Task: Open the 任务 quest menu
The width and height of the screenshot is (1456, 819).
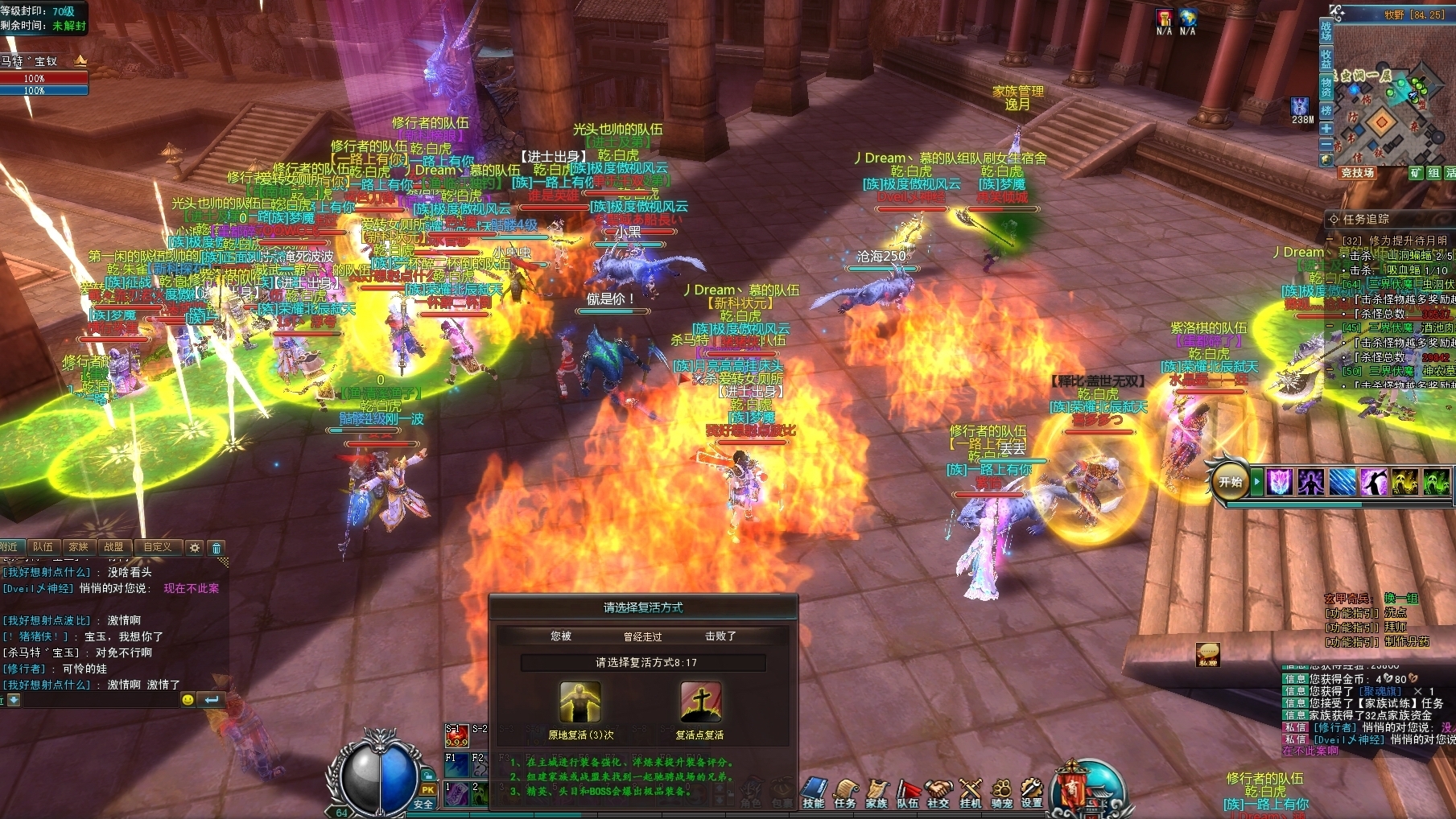Action: click(845, 792)
